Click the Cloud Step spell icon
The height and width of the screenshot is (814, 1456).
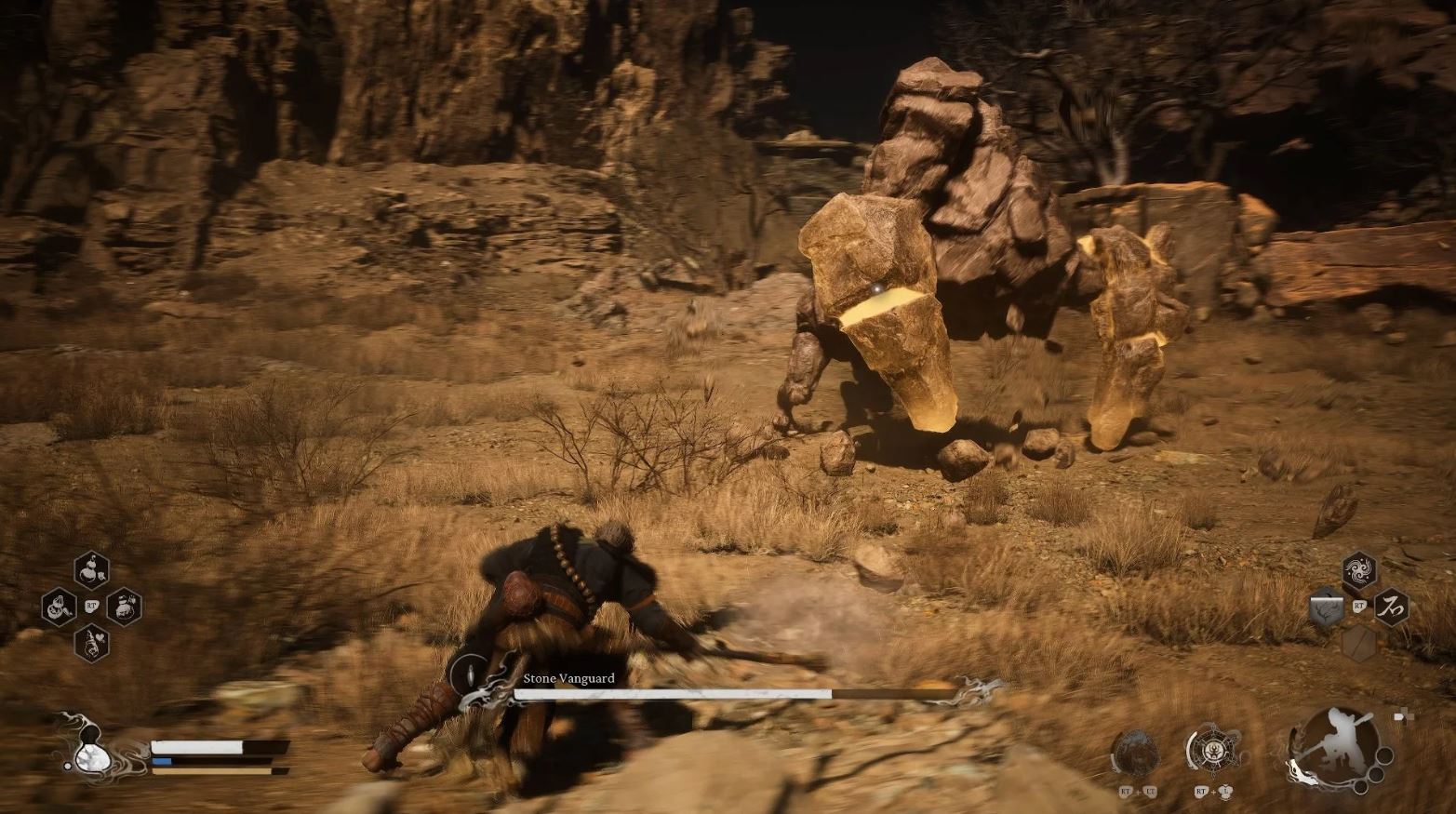tap(1357, 569)
